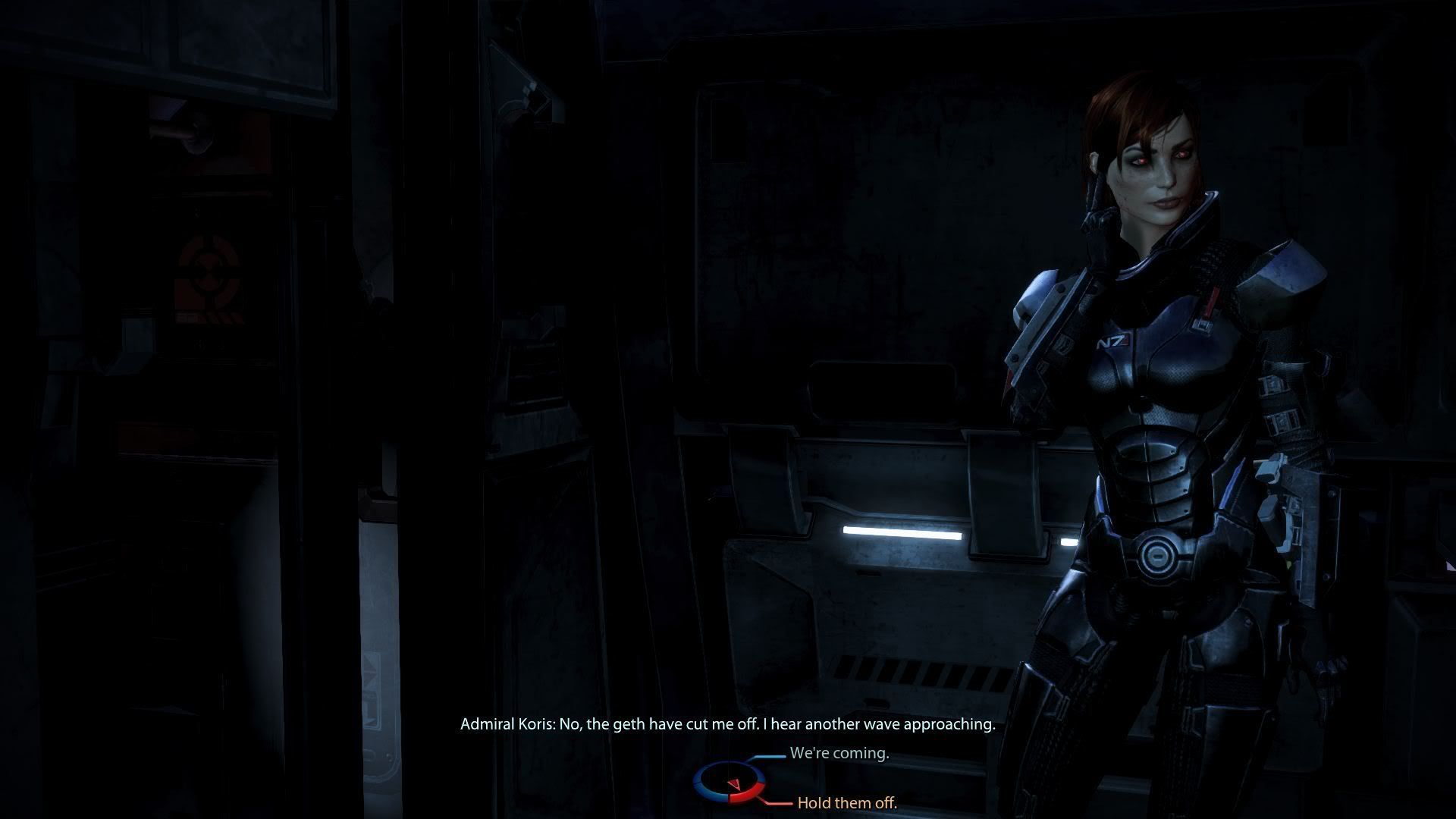Choose the "We're coming." reply
Image resolution: width=1456 pixels, height=819 pixels.
(x=839, y=754)
